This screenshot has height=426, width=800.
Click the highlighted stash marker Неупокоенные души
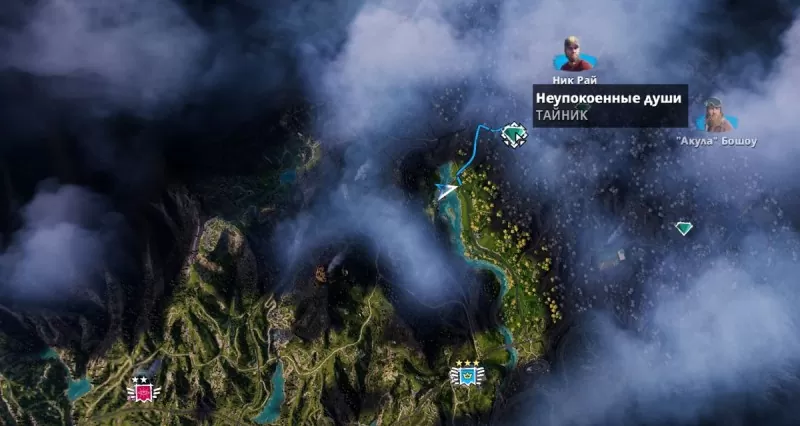pos(514,133)
